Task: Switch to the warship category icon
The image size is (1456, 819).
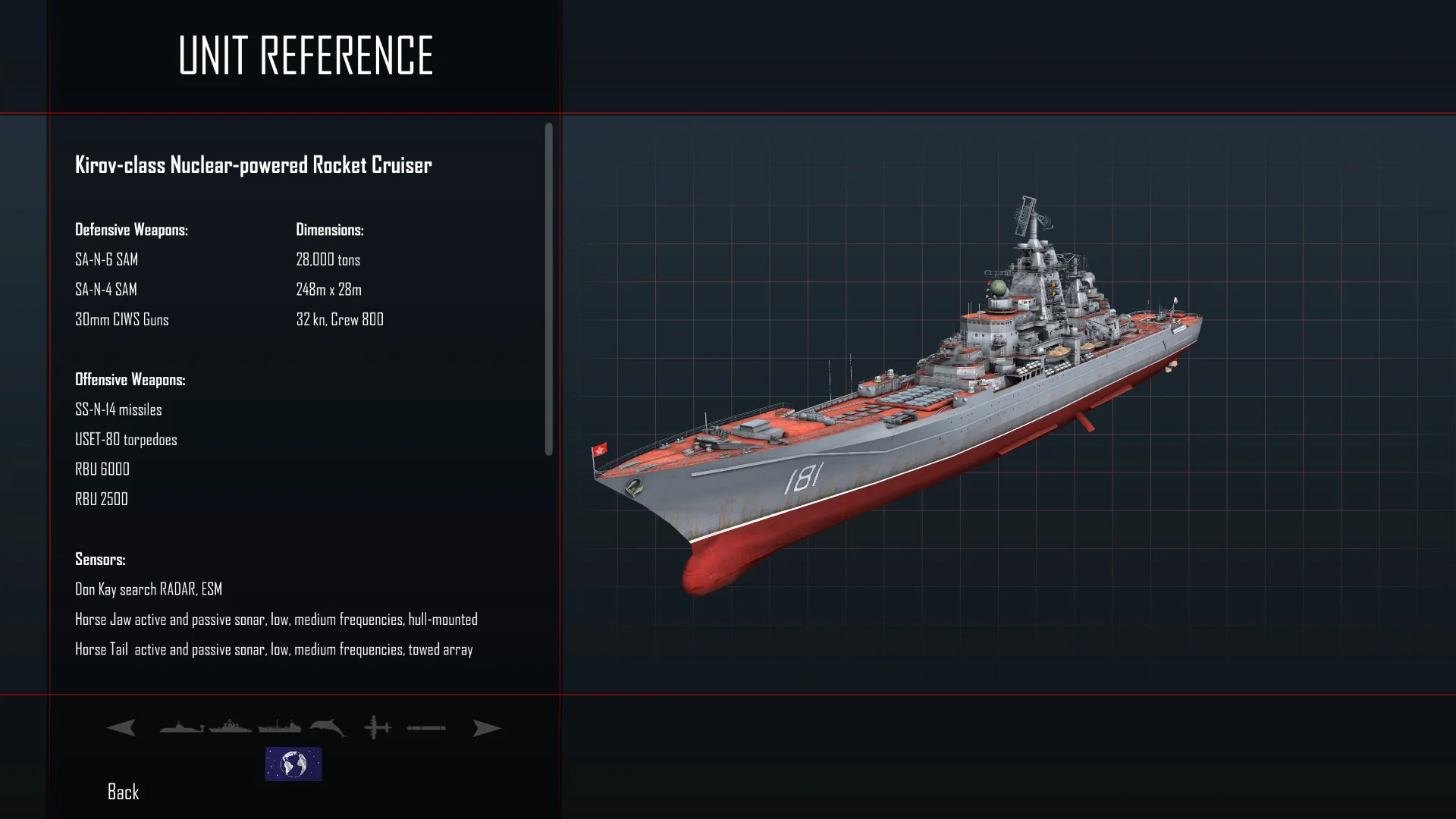Action: [230, 728]
